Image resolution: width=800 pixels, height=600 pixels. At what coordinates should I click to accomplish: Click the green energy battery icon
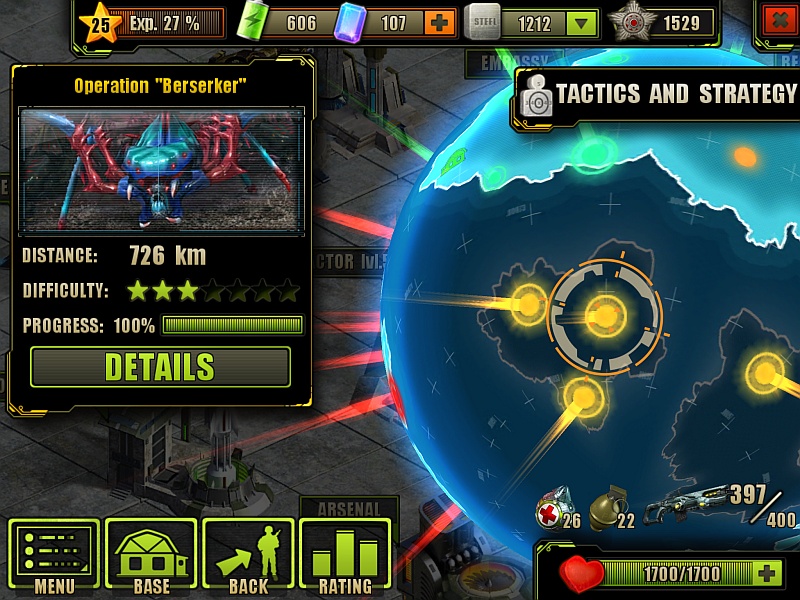257,22
